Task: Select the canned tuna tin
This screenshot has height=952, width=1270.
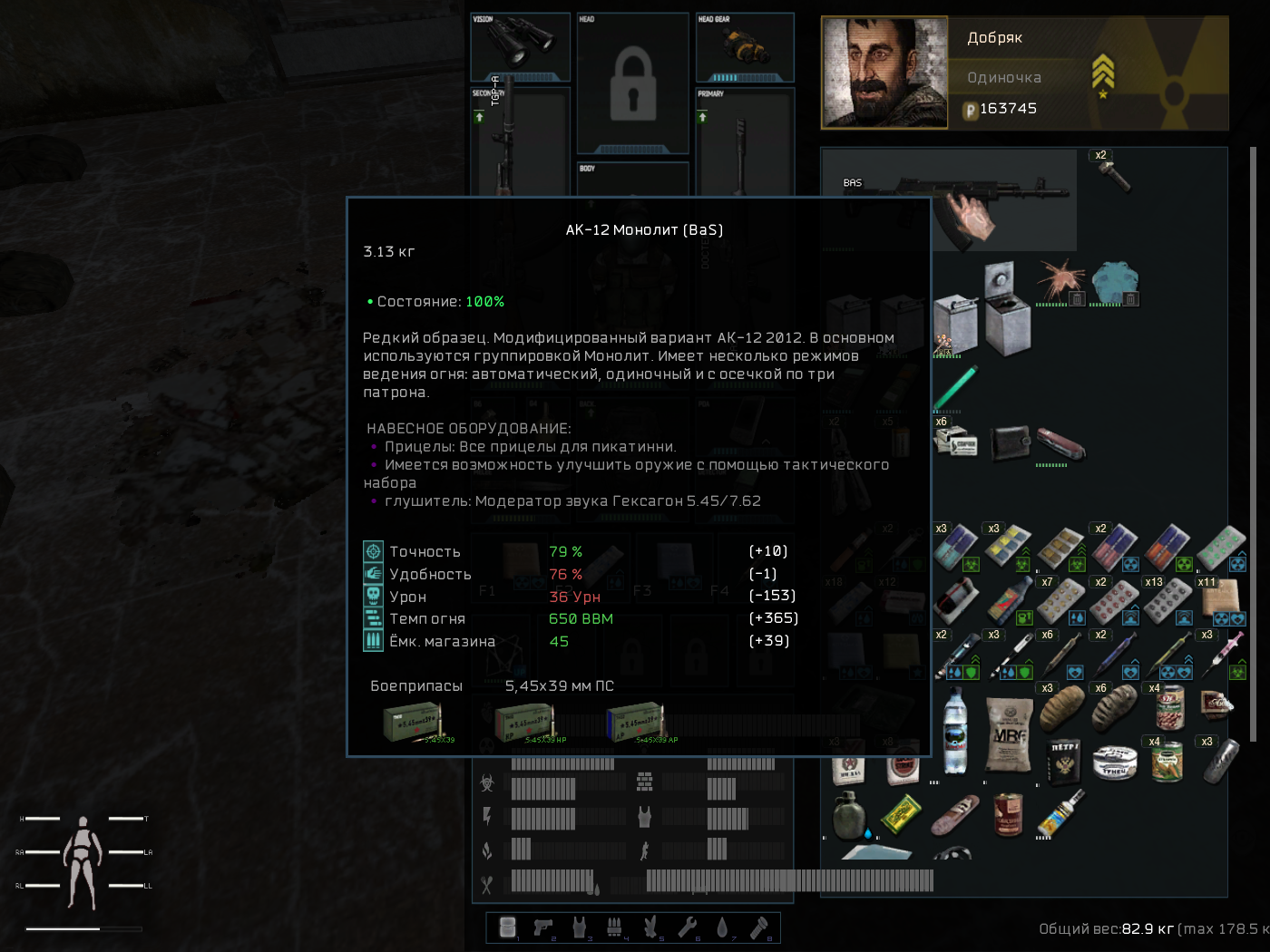Action: point(1115,762)
